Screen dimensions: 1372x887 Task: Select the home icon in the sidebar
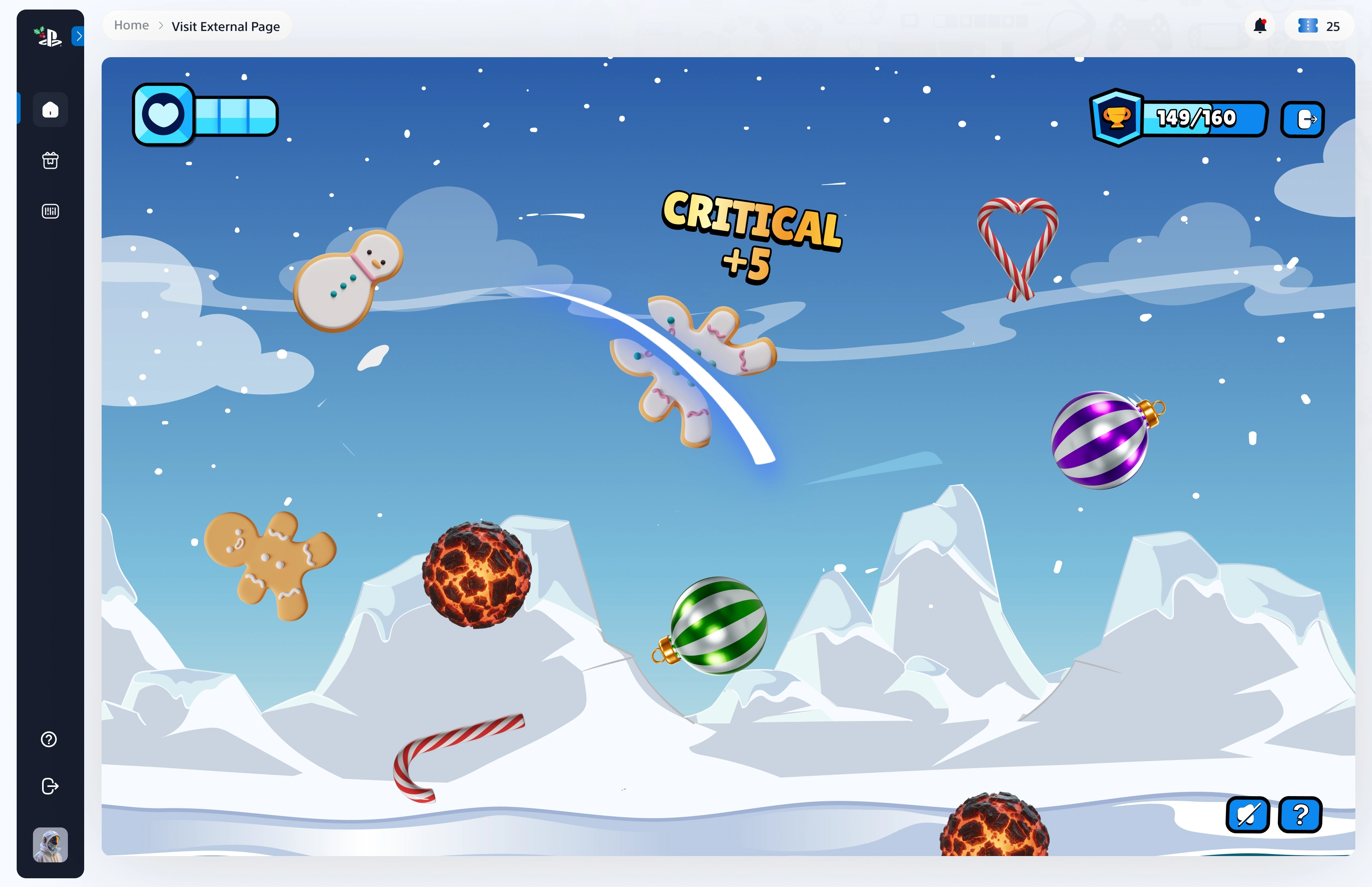50,110
